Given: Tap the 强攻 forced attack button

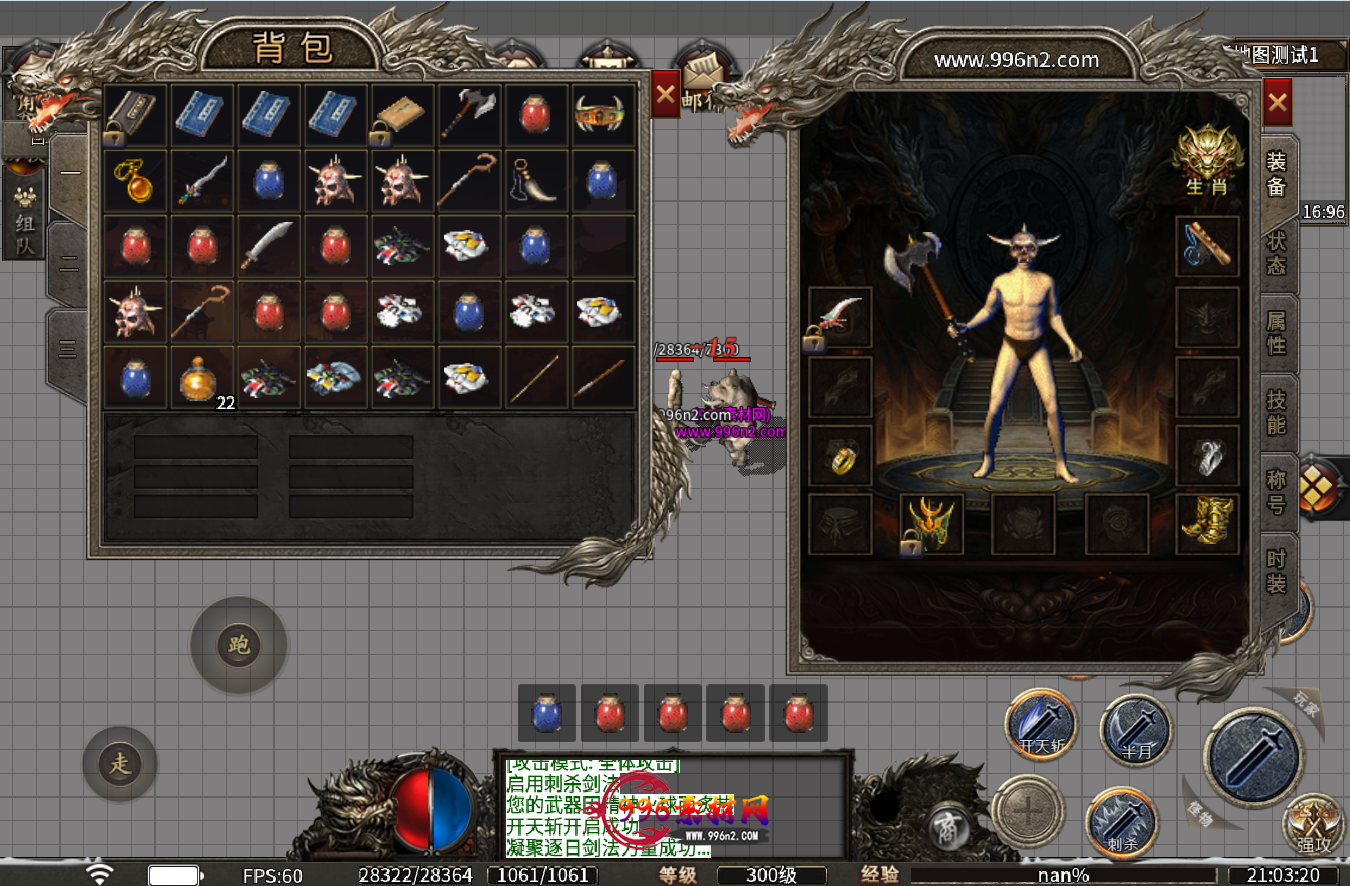Looking at the screenshot, I should [x=1314, y=826].
